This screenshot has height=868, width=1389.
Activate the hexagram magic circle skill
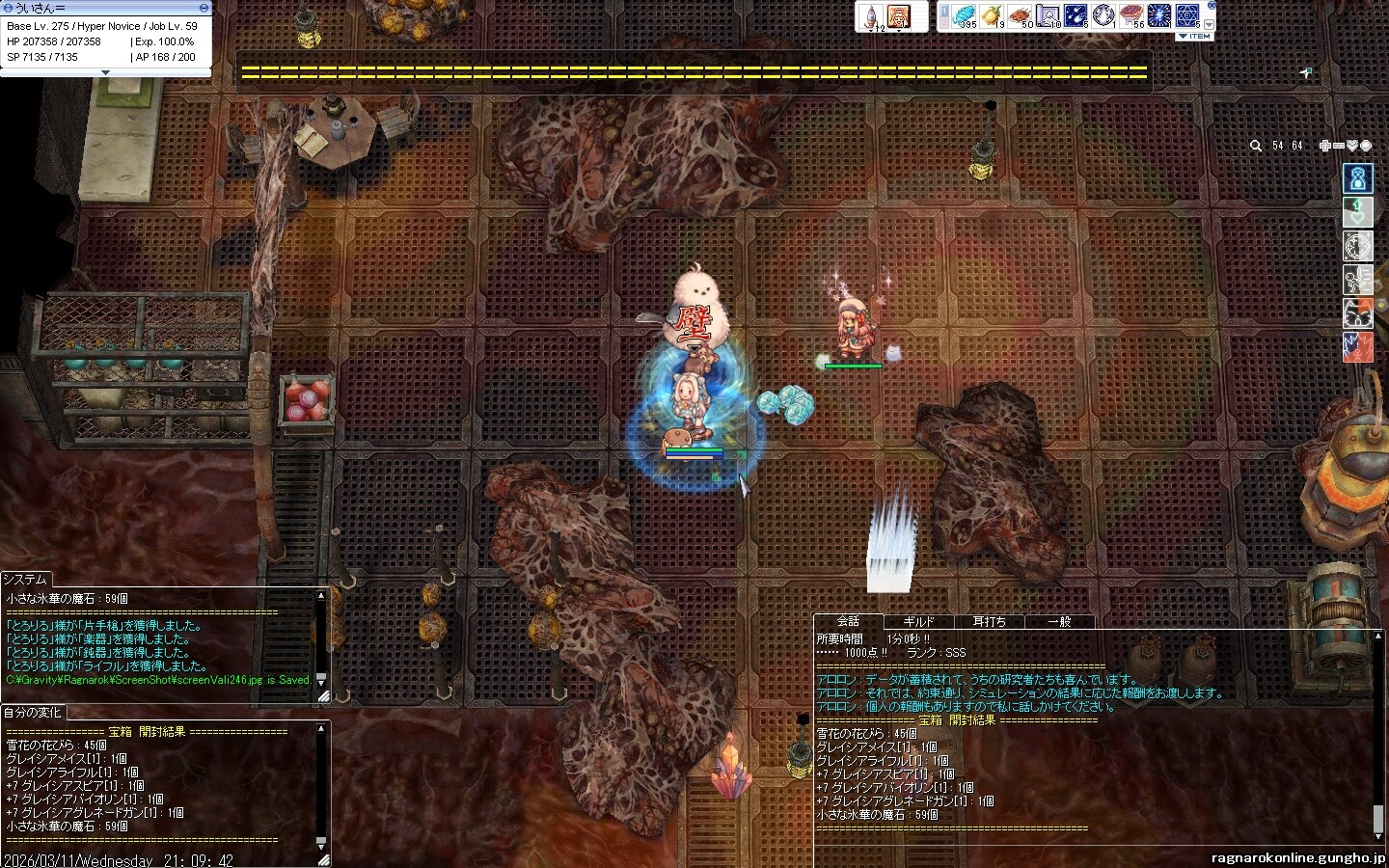point(1187,15)
